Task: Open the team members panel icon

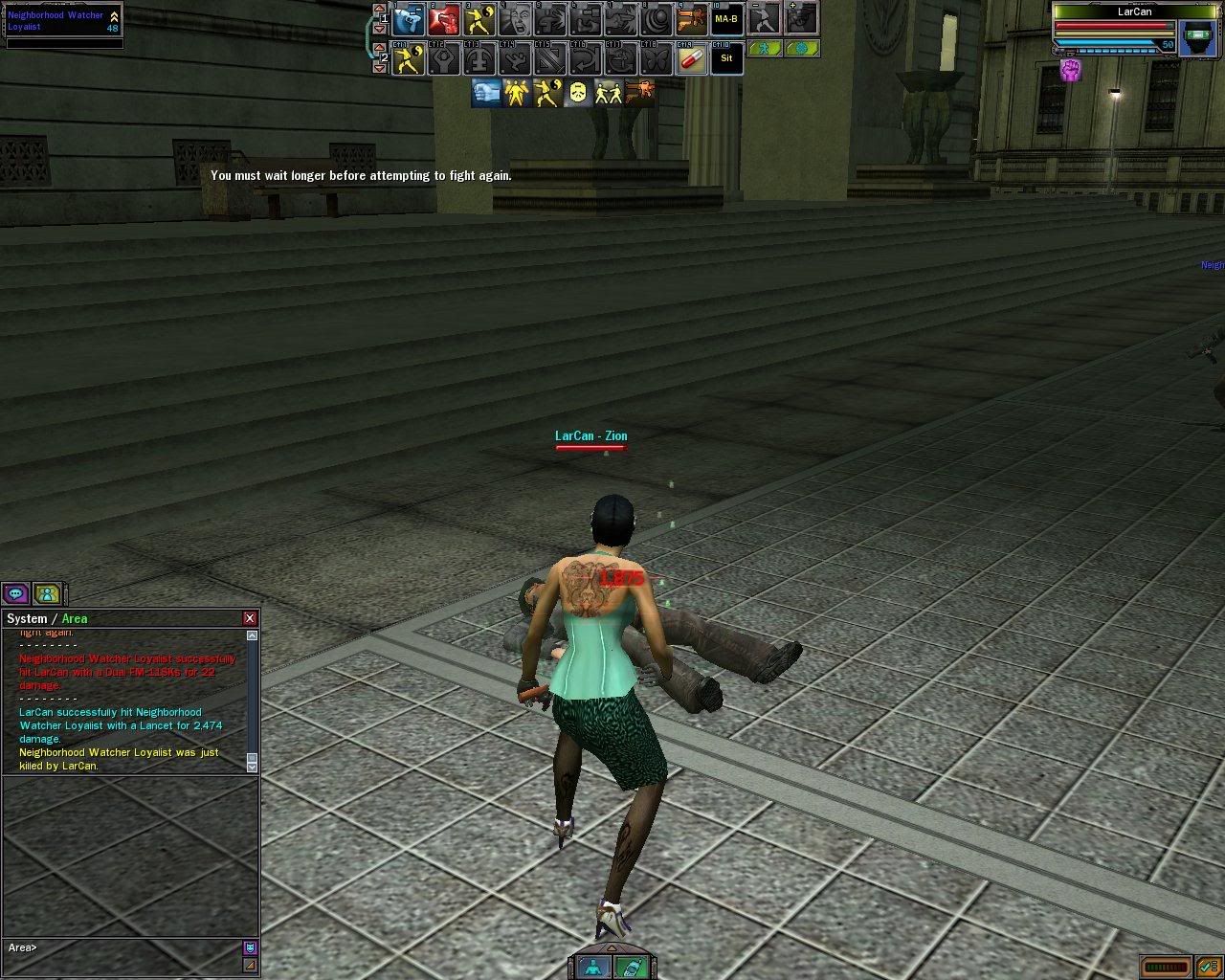Action: coord(47,593)
